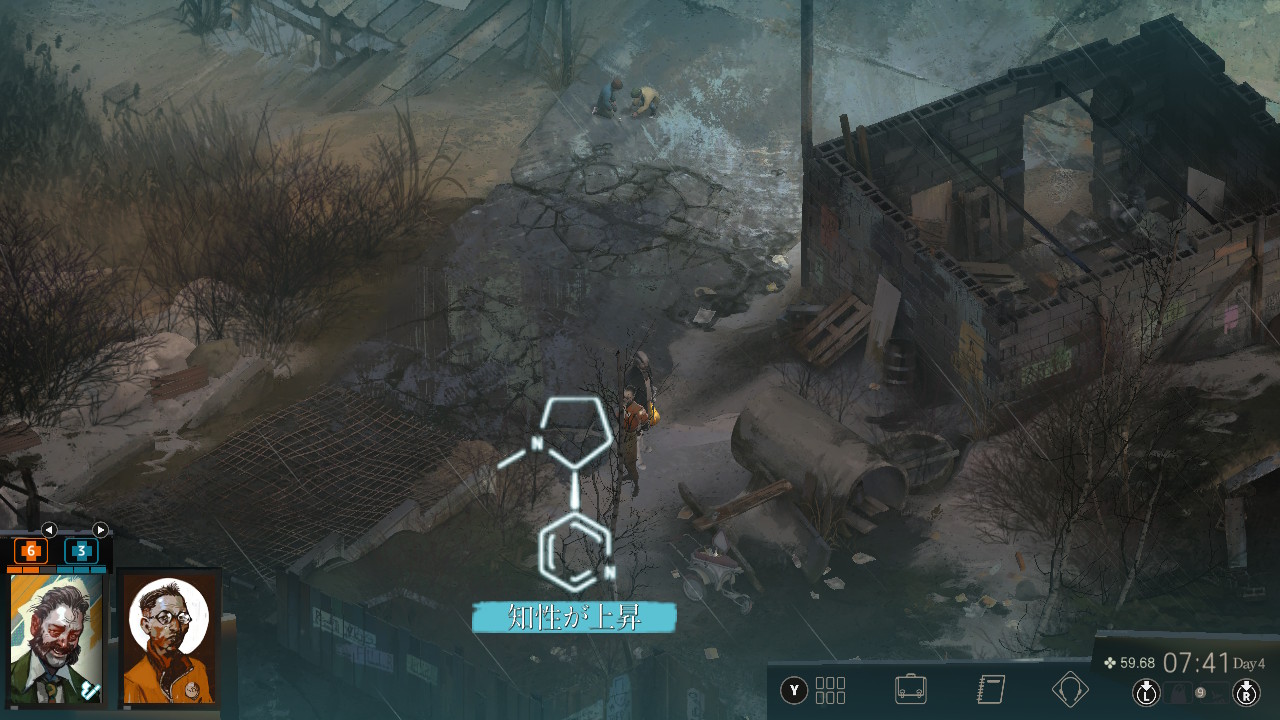Use the blue morale healing charge
This screenshot has width=1280, height=720.
(81, 550)
